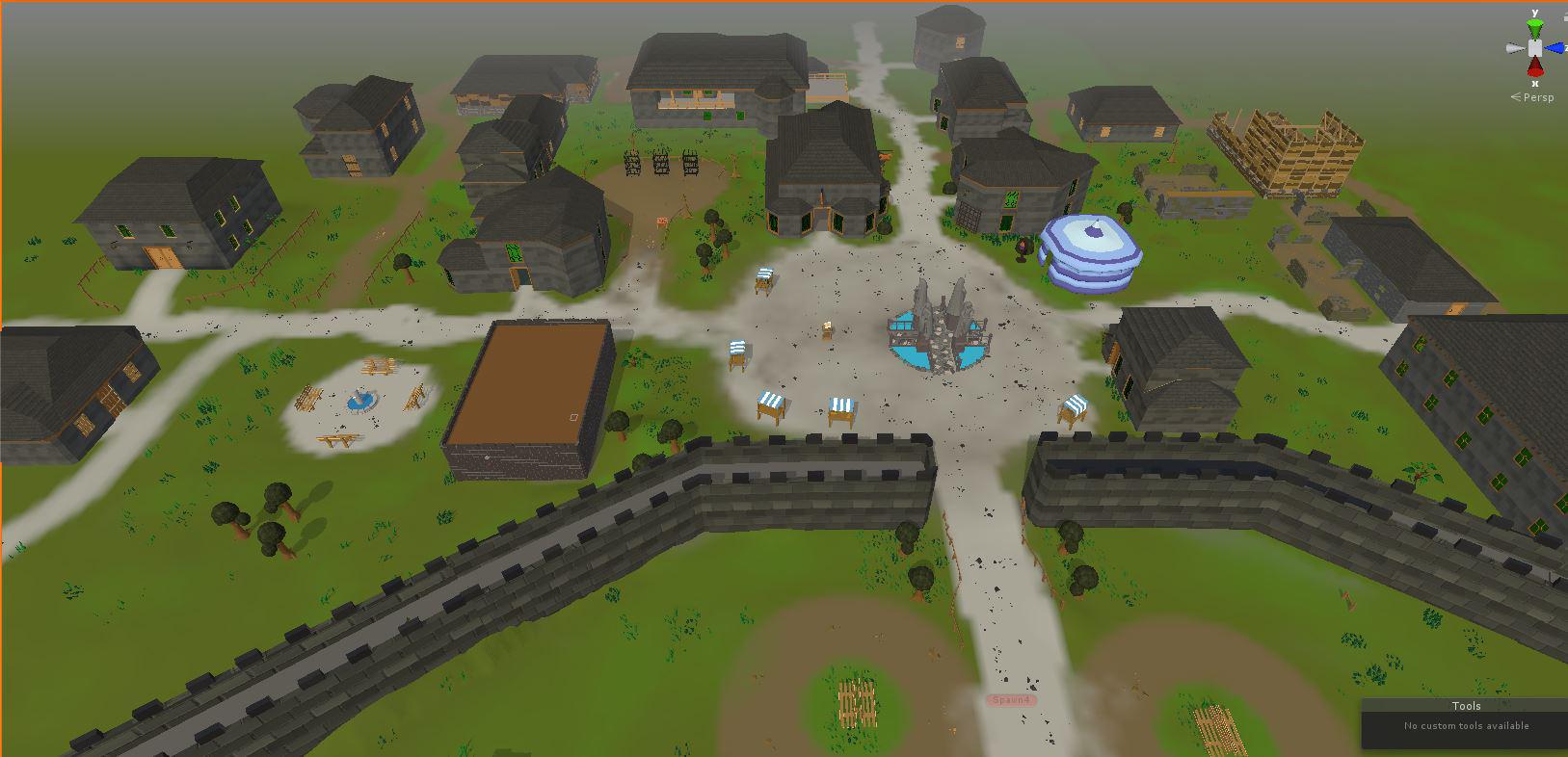Image resolution: width=1568 pixels, height=757 pixels.
Task: Click the red X axis cone of the scene gizmo
Action: (1535, 65)
